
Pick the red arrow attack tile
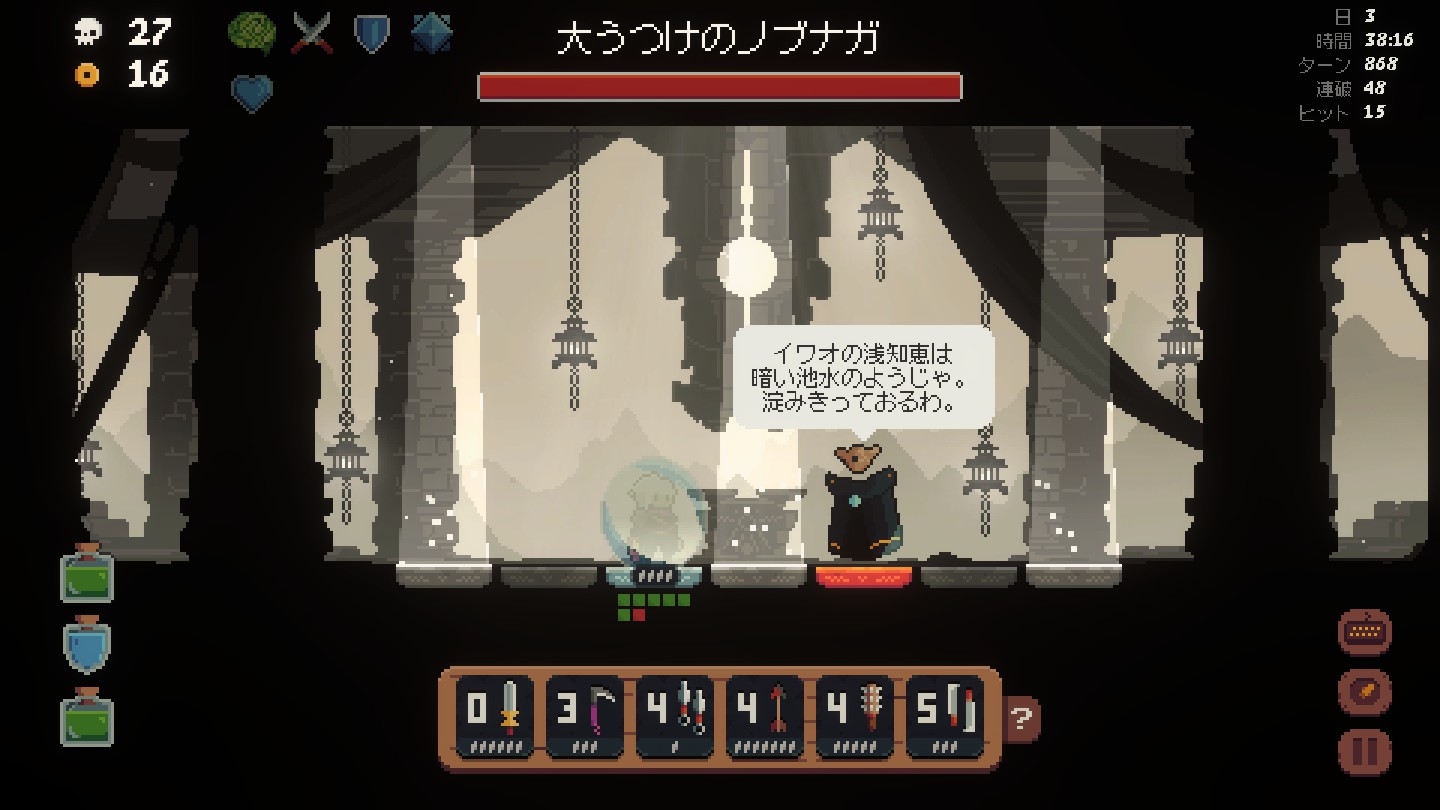pyautogui.click(x=764, y=717)
